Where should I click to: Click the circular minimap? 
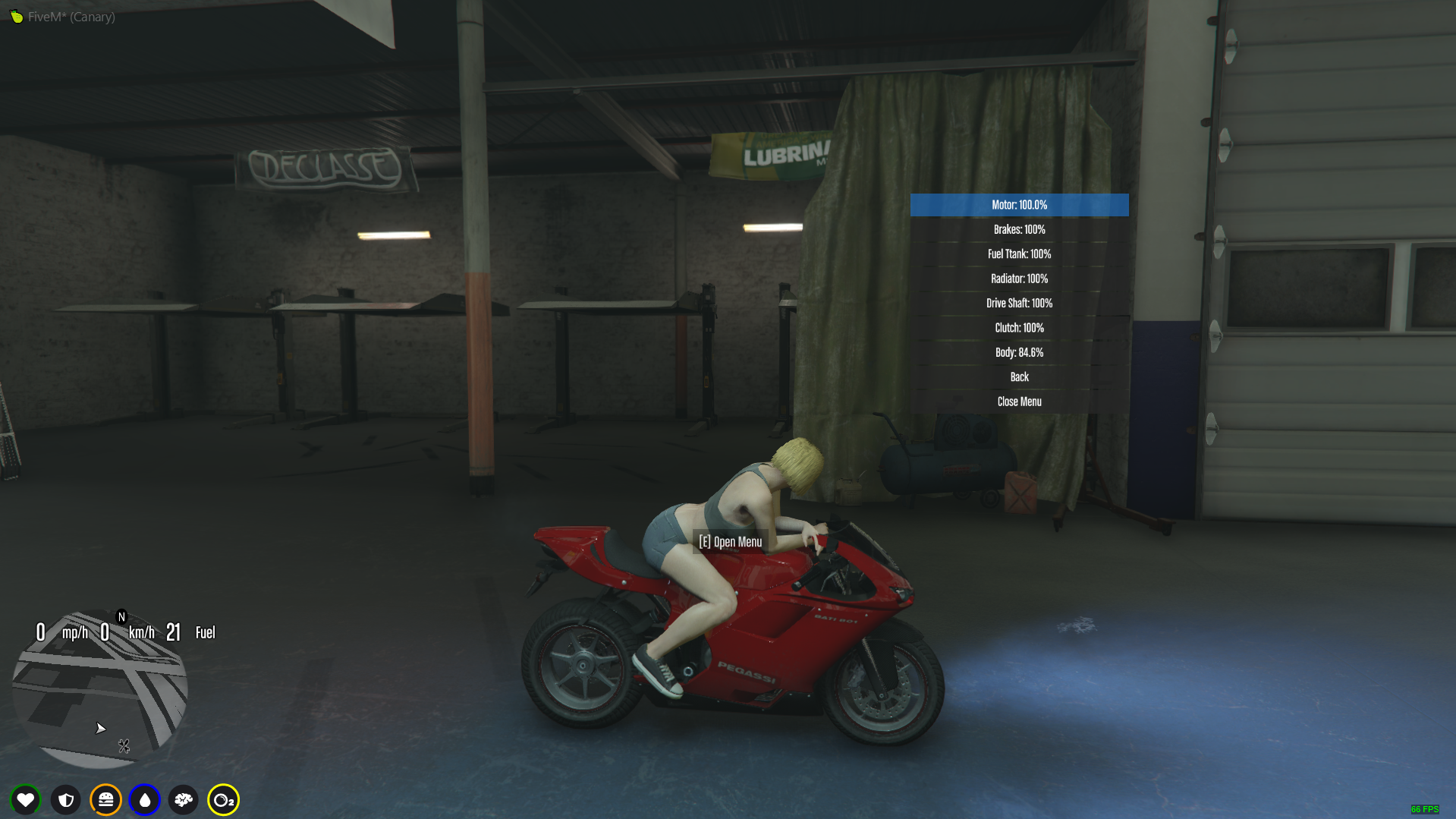[99, 689]
